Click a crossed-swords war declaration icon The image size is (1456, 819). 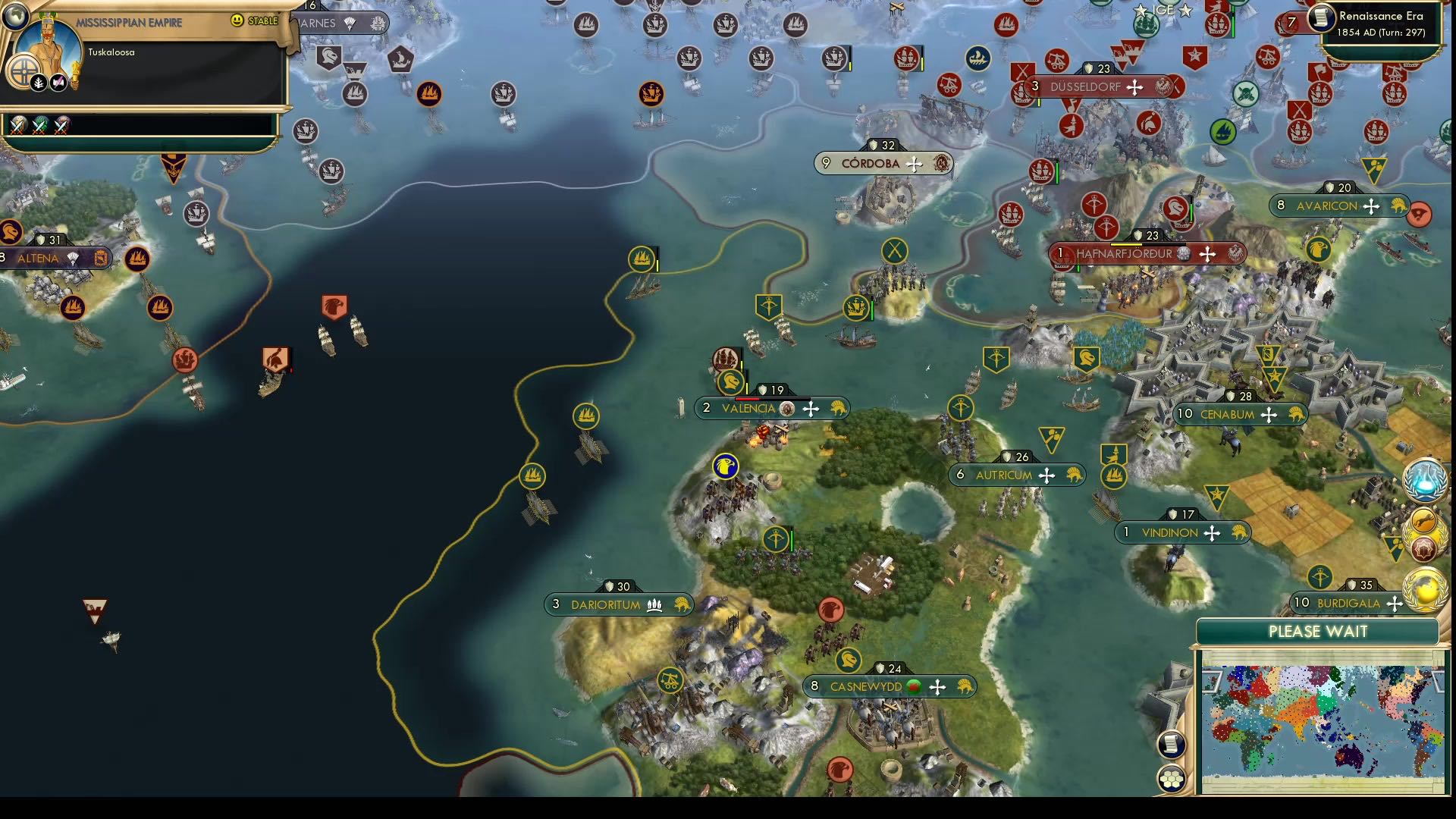(x=17, y=125)
